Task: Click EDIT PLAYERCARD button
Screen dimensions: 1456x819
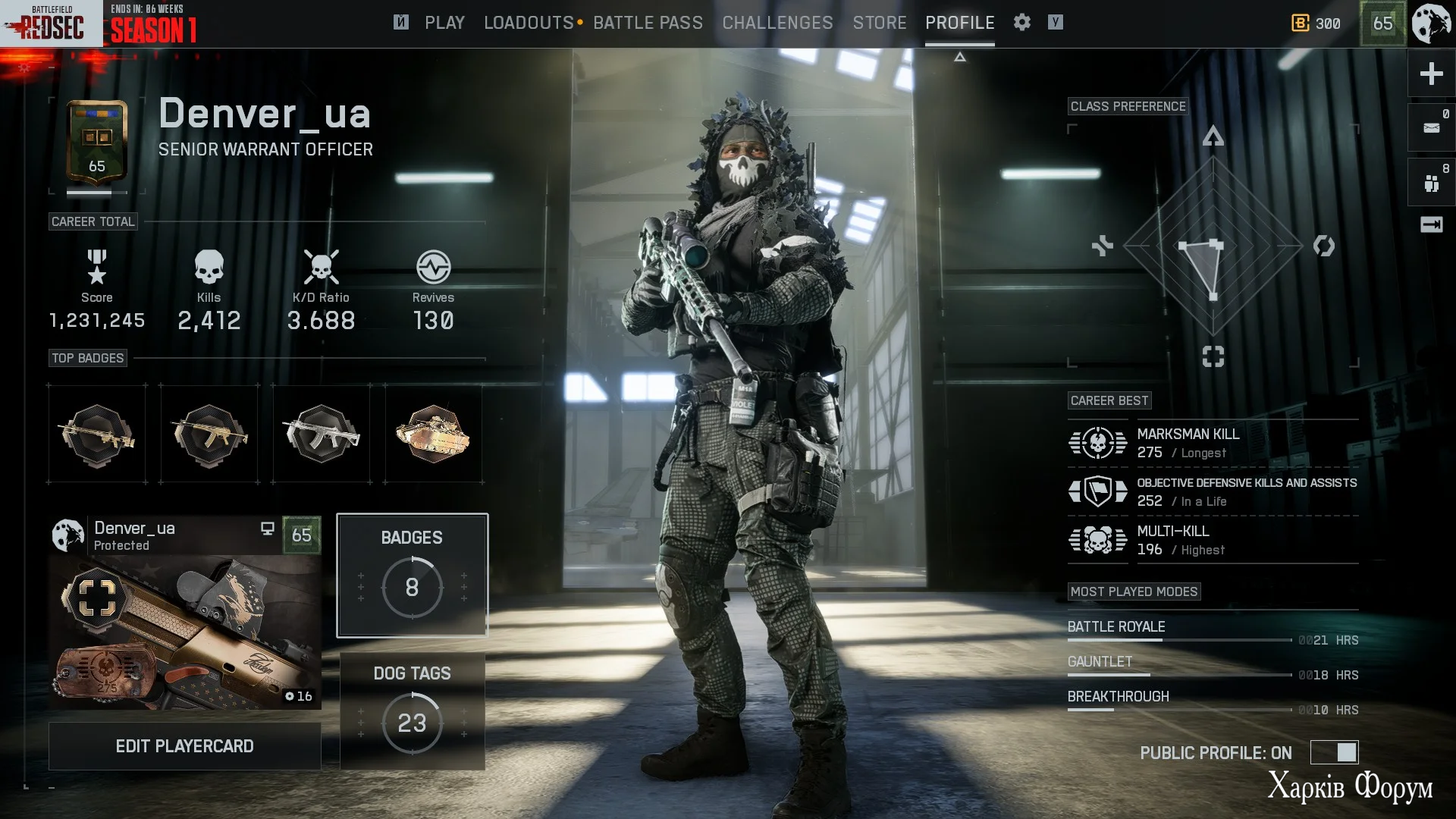Action: coord(184,746)
